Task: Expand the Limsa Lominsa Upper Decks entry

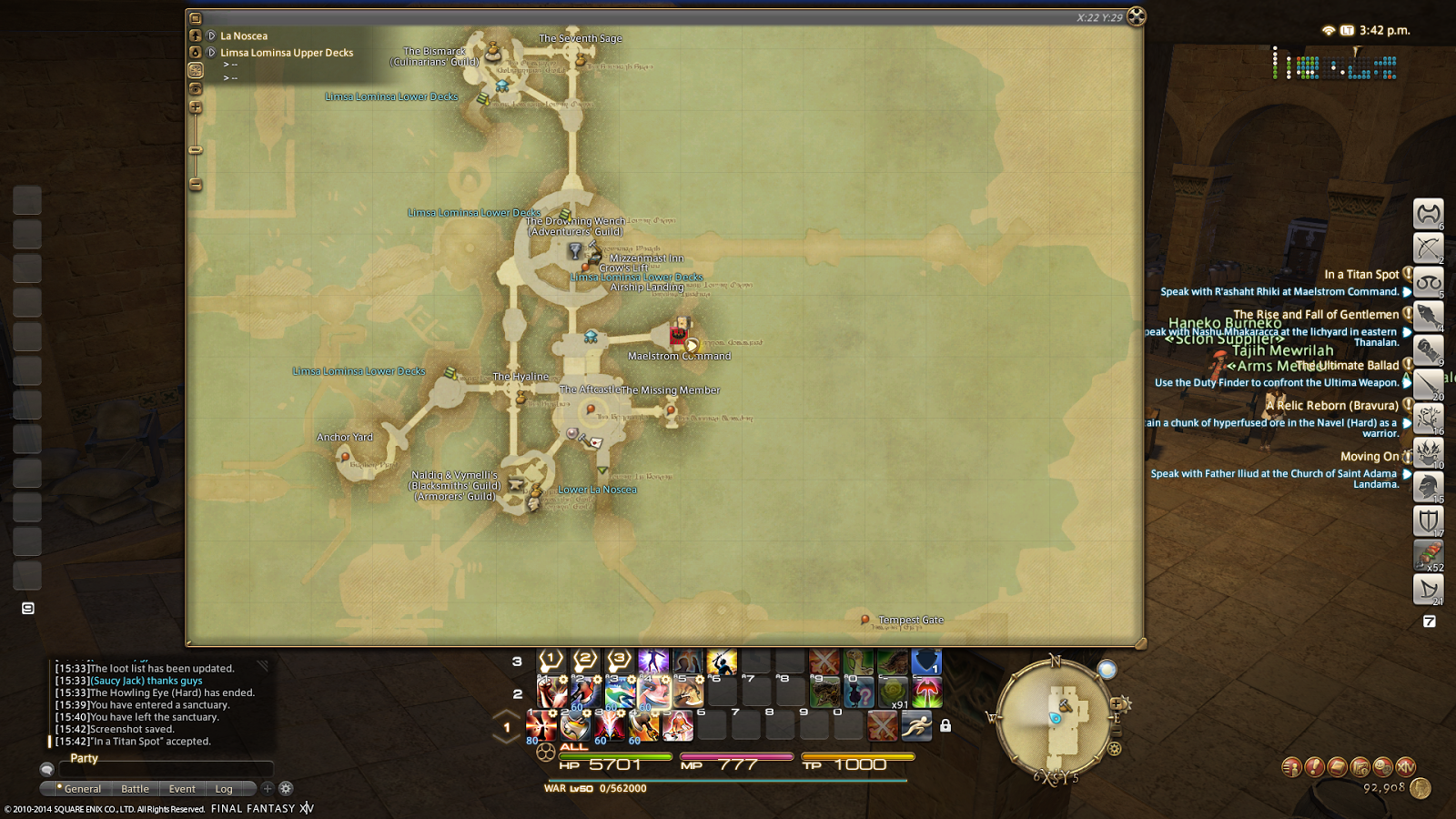Action: (210, 52)
